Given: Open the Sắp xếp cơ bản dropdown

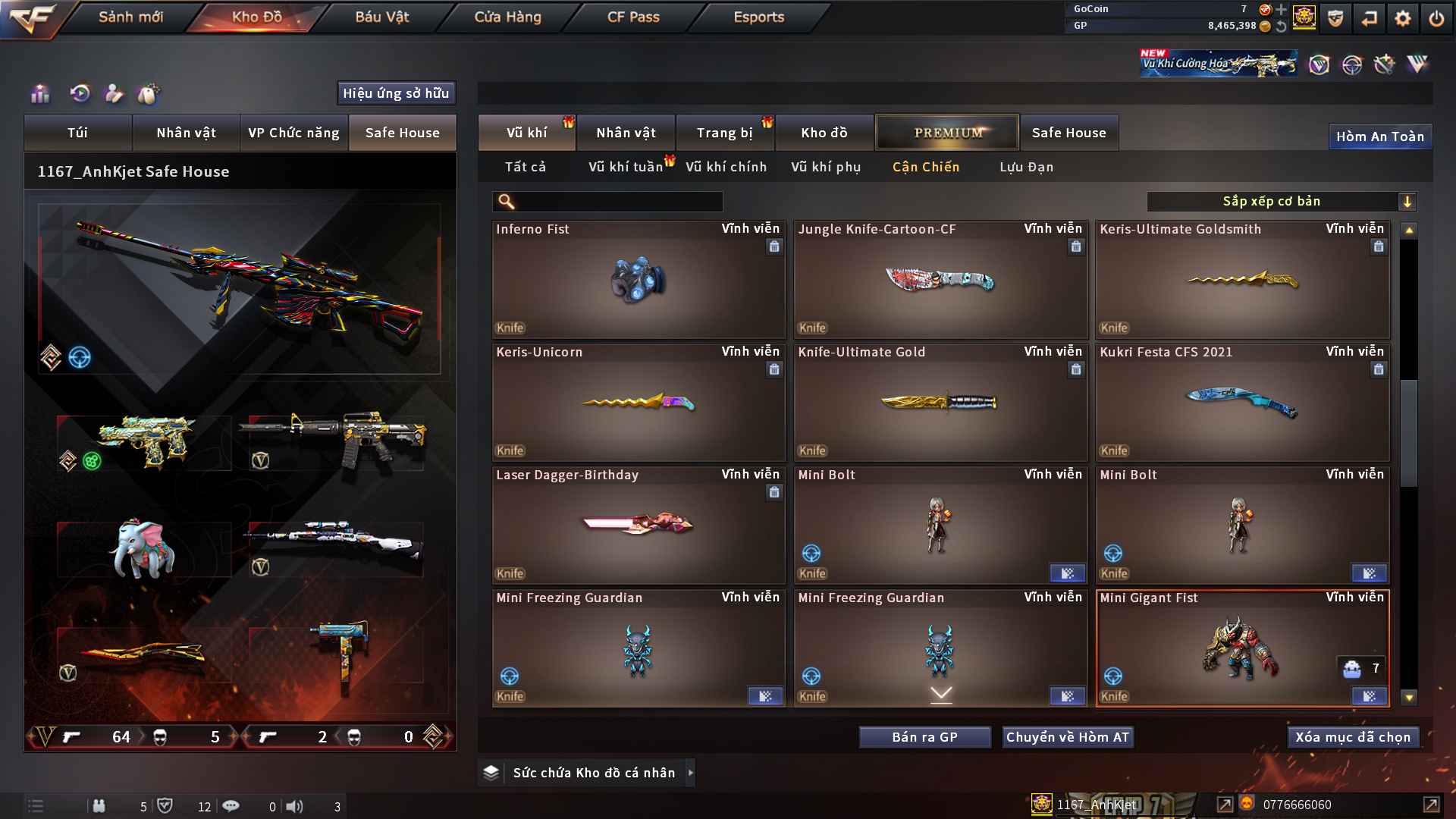Looking at the screenshot, I should [1281, 202].
